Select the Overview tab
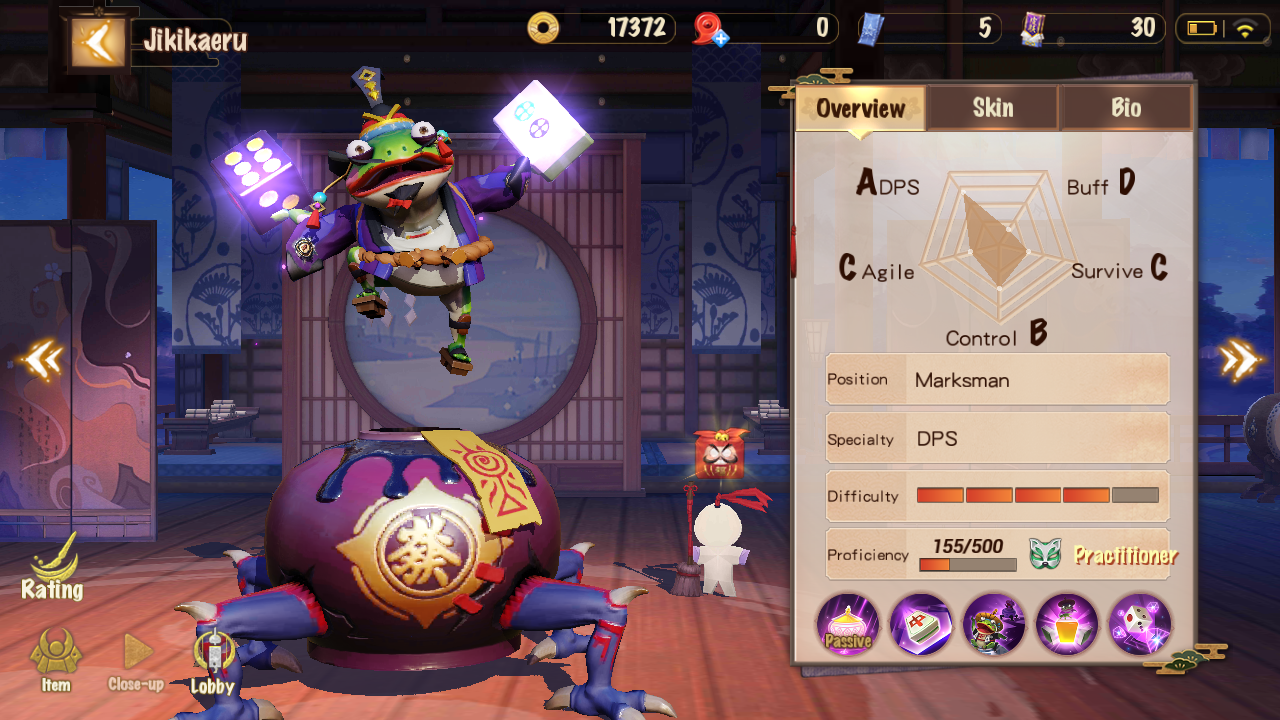 point(860,108)
